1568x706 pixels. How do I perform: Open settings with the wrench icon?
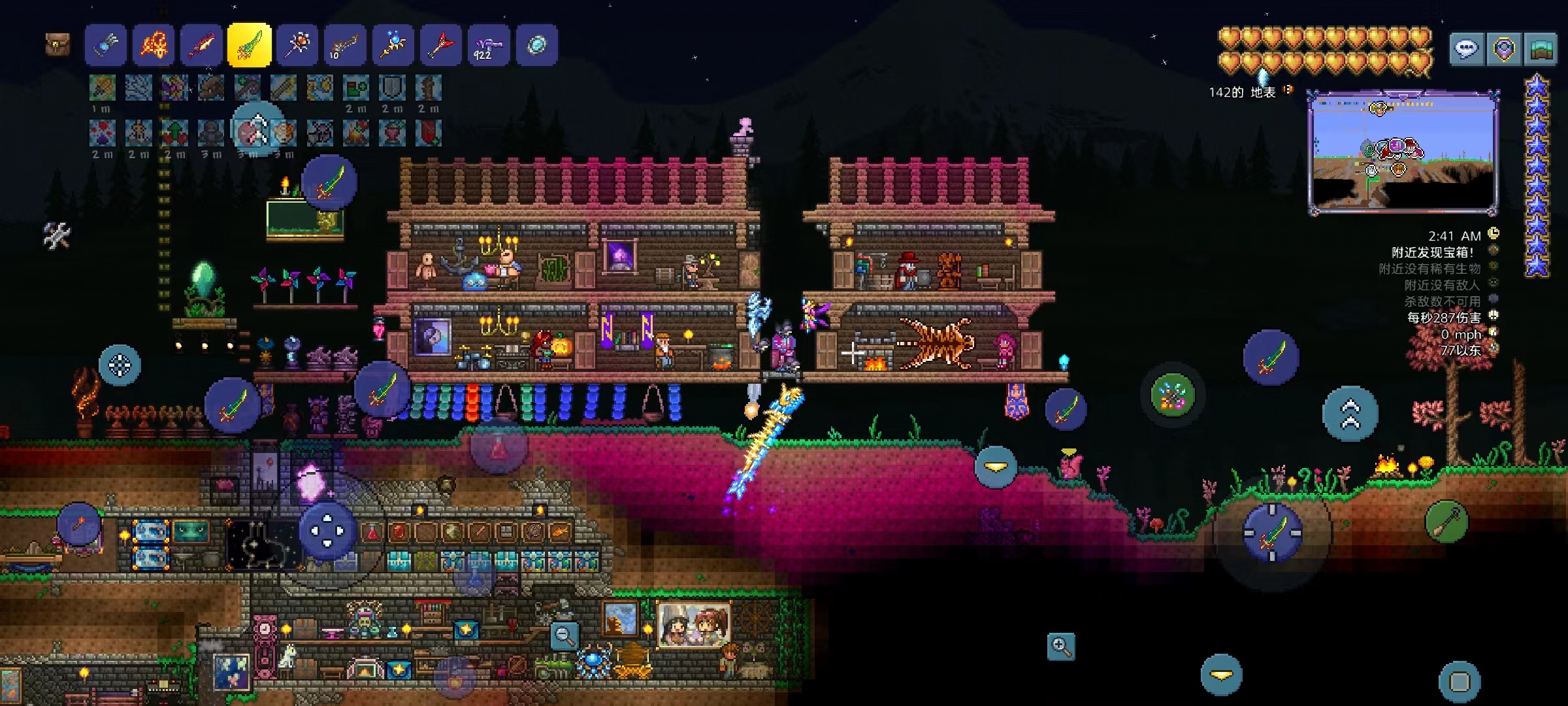[x=57, y=235]
